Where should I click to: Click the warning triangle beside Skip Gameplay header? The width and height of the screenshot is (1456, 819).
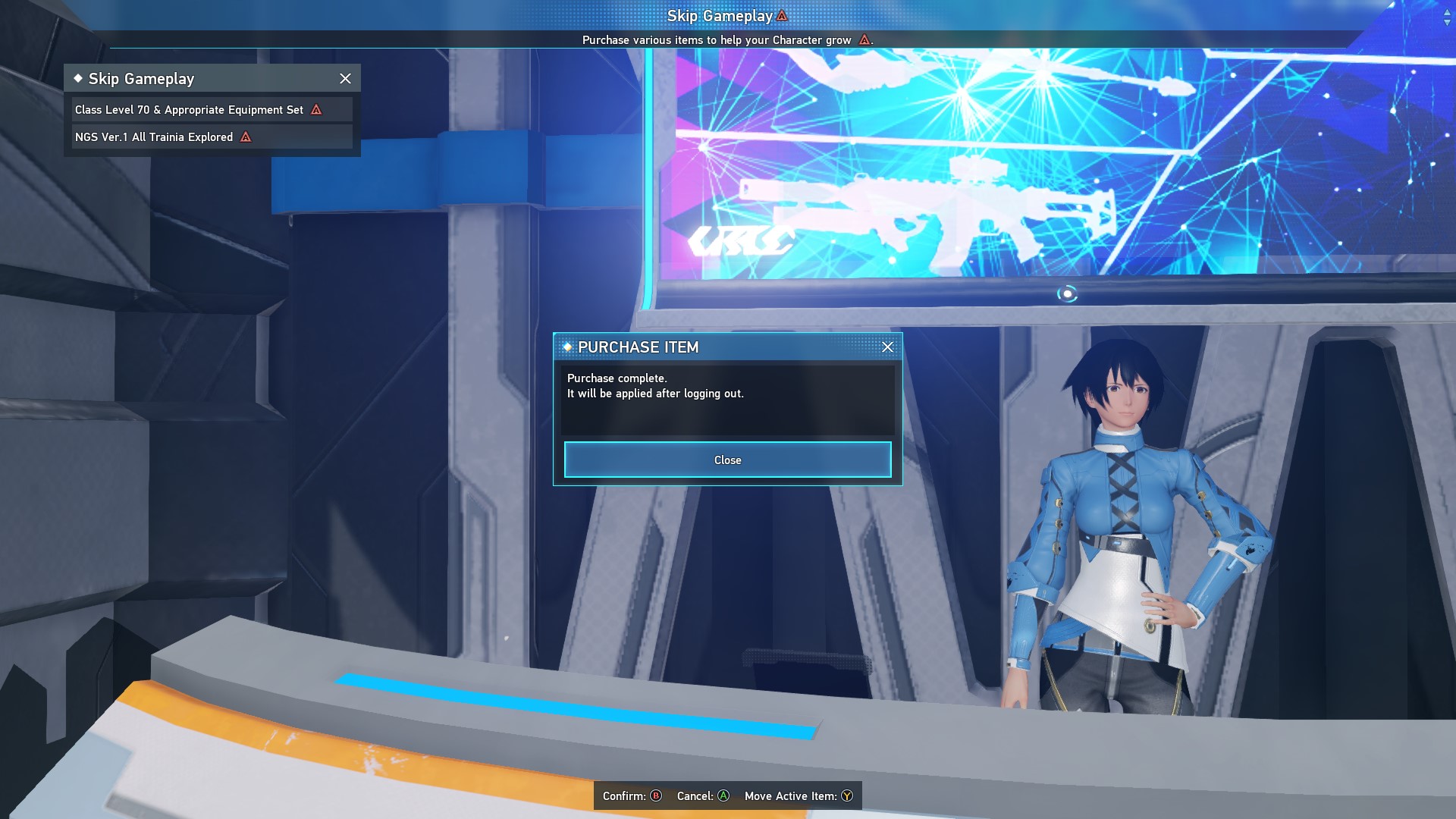[x=781, y=14]
